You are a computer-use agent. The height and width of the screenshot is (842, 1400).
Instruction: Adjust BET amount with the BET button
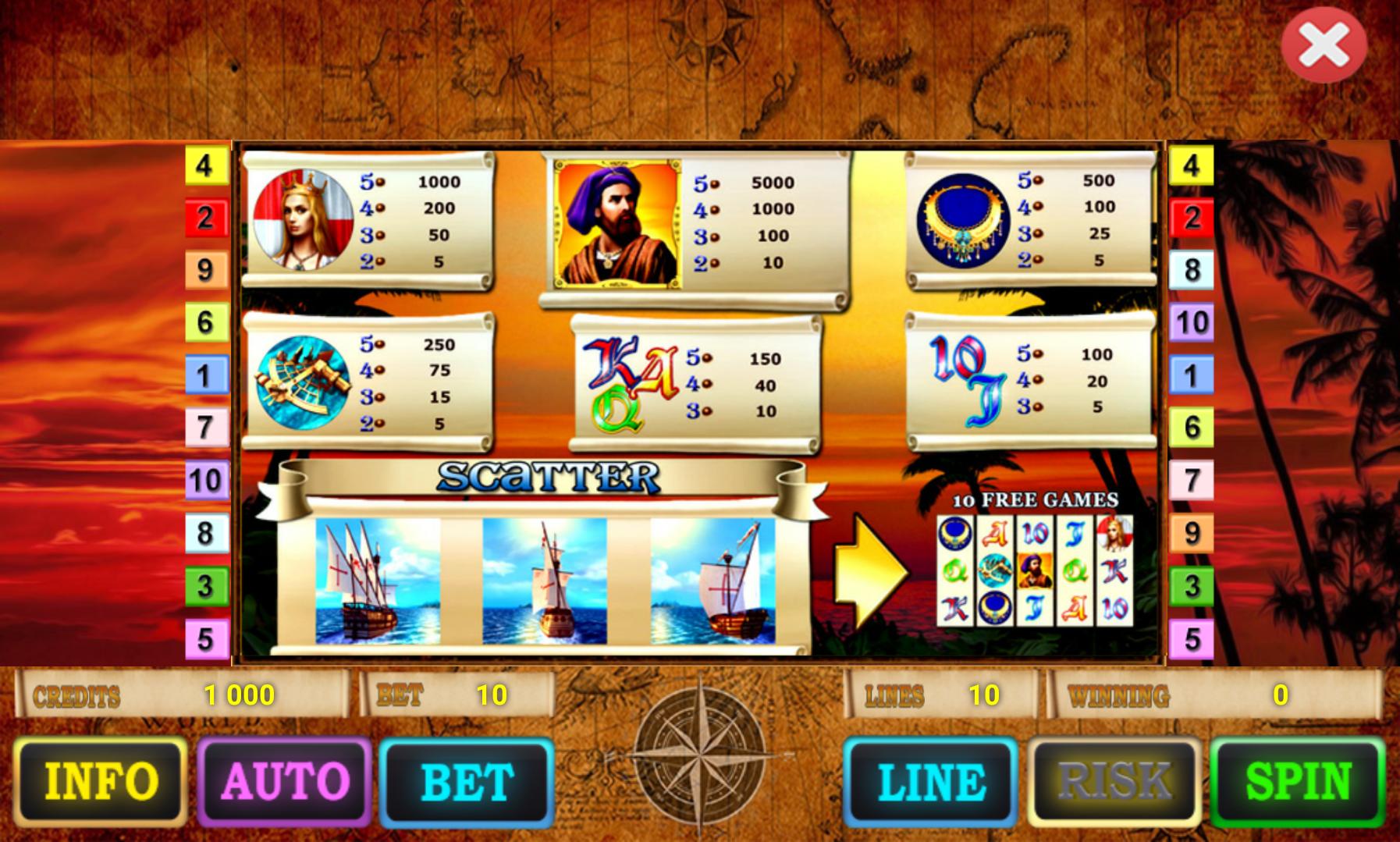[466, 783]
